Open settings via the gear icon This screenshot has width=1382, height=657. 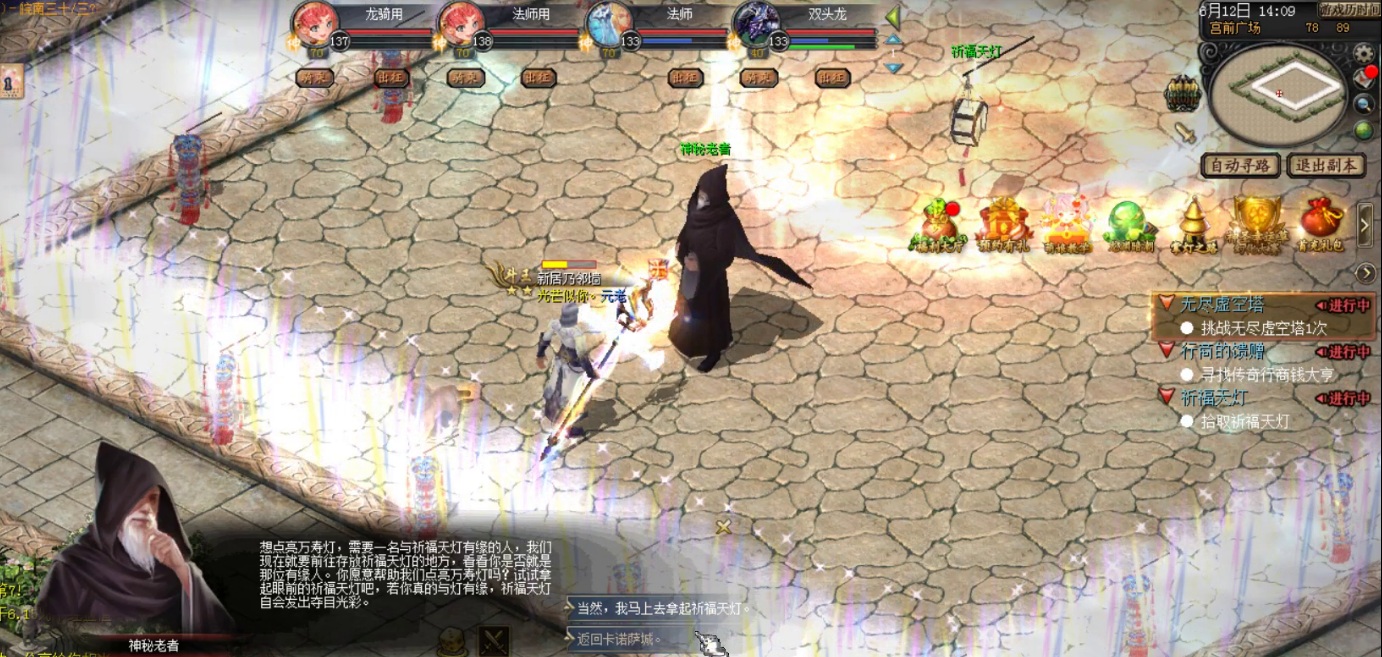pyautogui.click(x=1364, y=51)
